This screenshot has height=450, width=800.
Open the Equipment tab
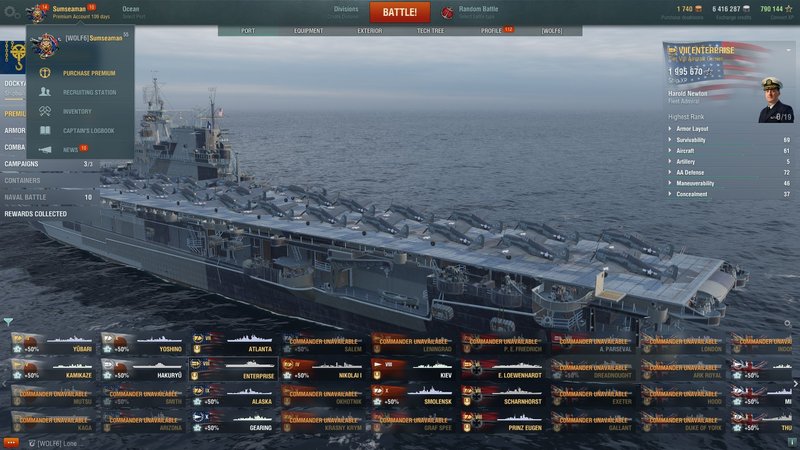tap(308, 31)
